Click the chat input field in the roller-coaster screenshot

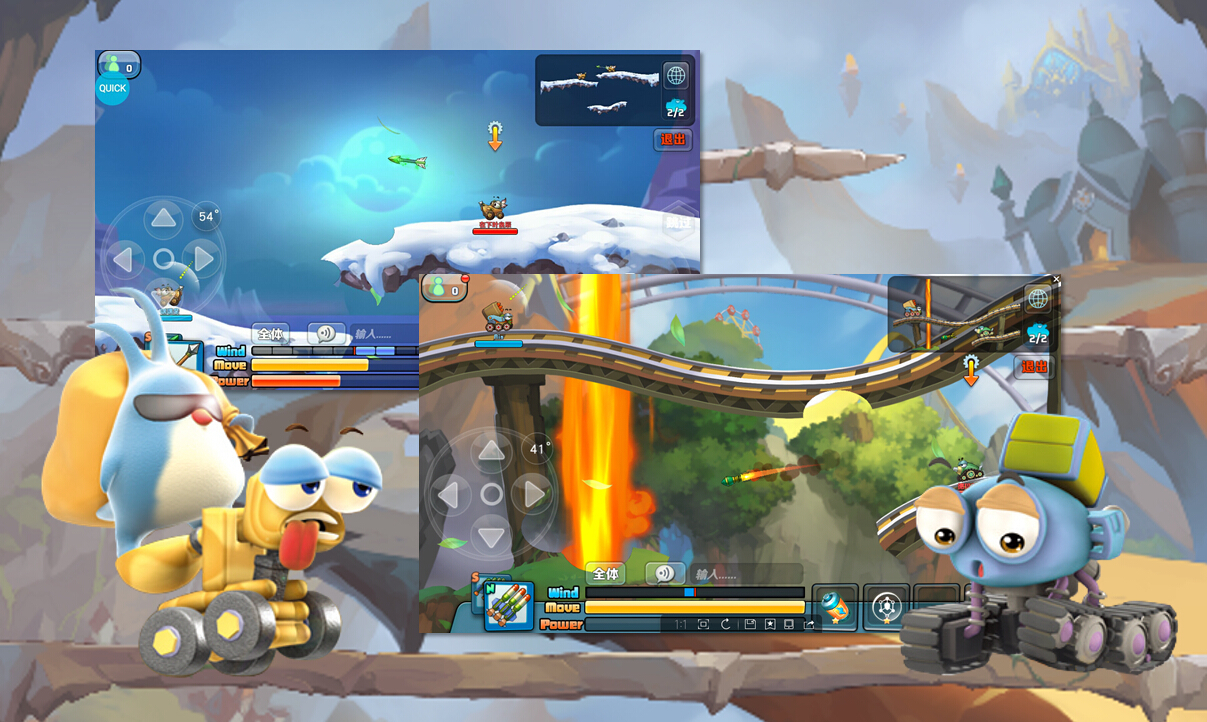click(x=745, y=574)
